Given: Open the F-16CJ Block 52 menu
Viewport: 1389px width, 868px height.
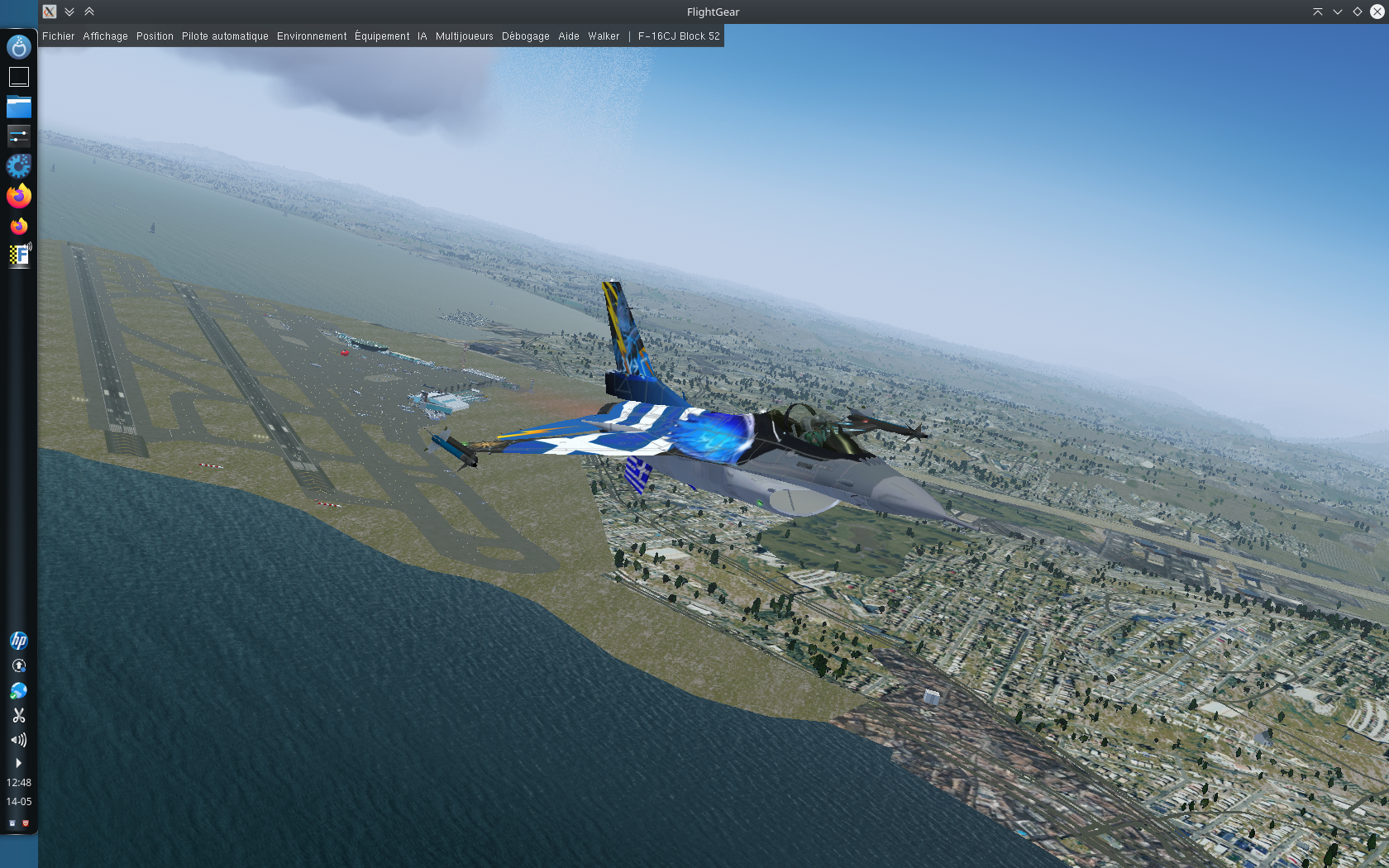Looking at the screenshot, I should click(678, 36).
